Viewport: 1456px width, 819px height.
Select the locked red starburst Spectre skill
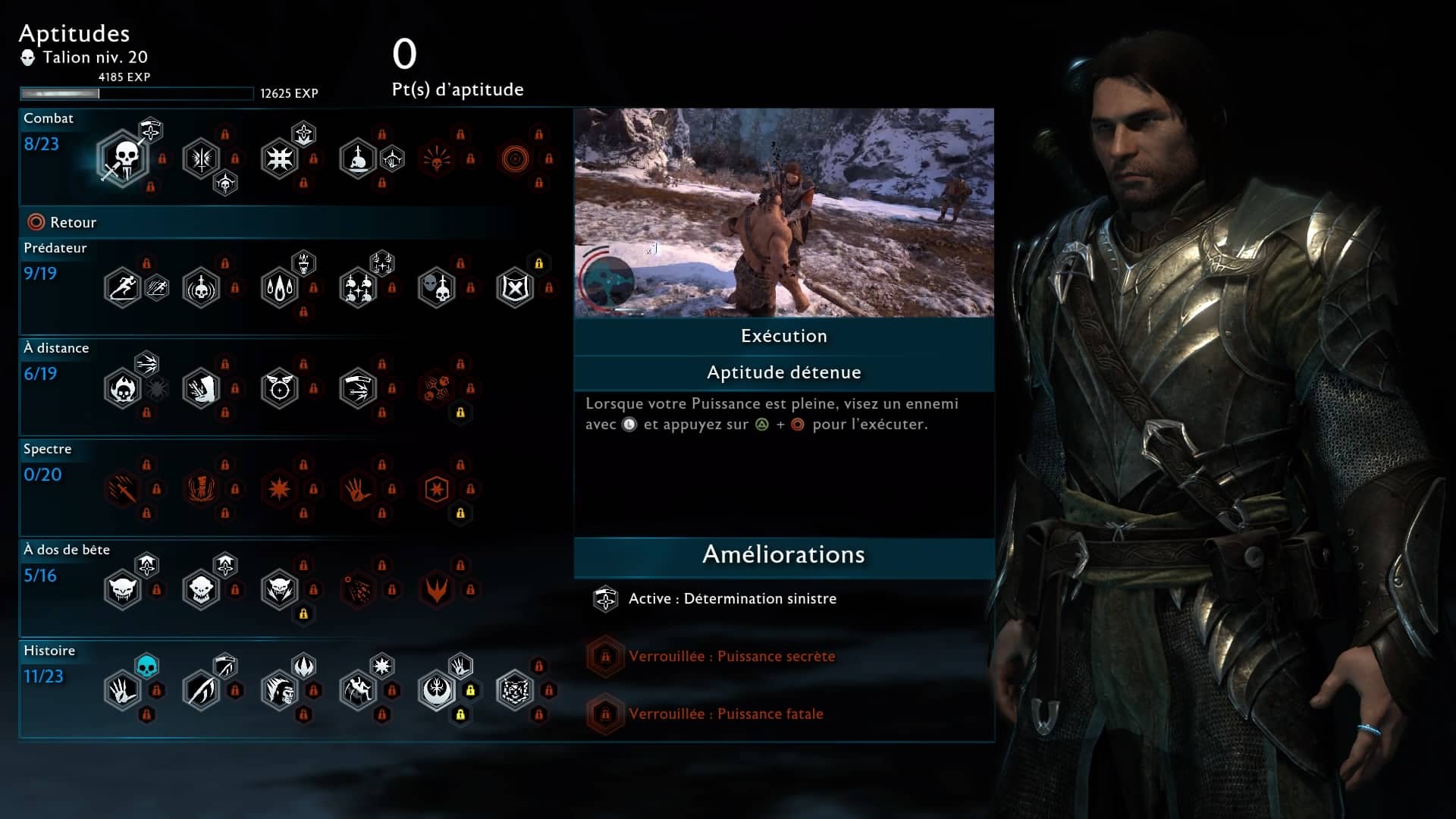tap(280, 490)
